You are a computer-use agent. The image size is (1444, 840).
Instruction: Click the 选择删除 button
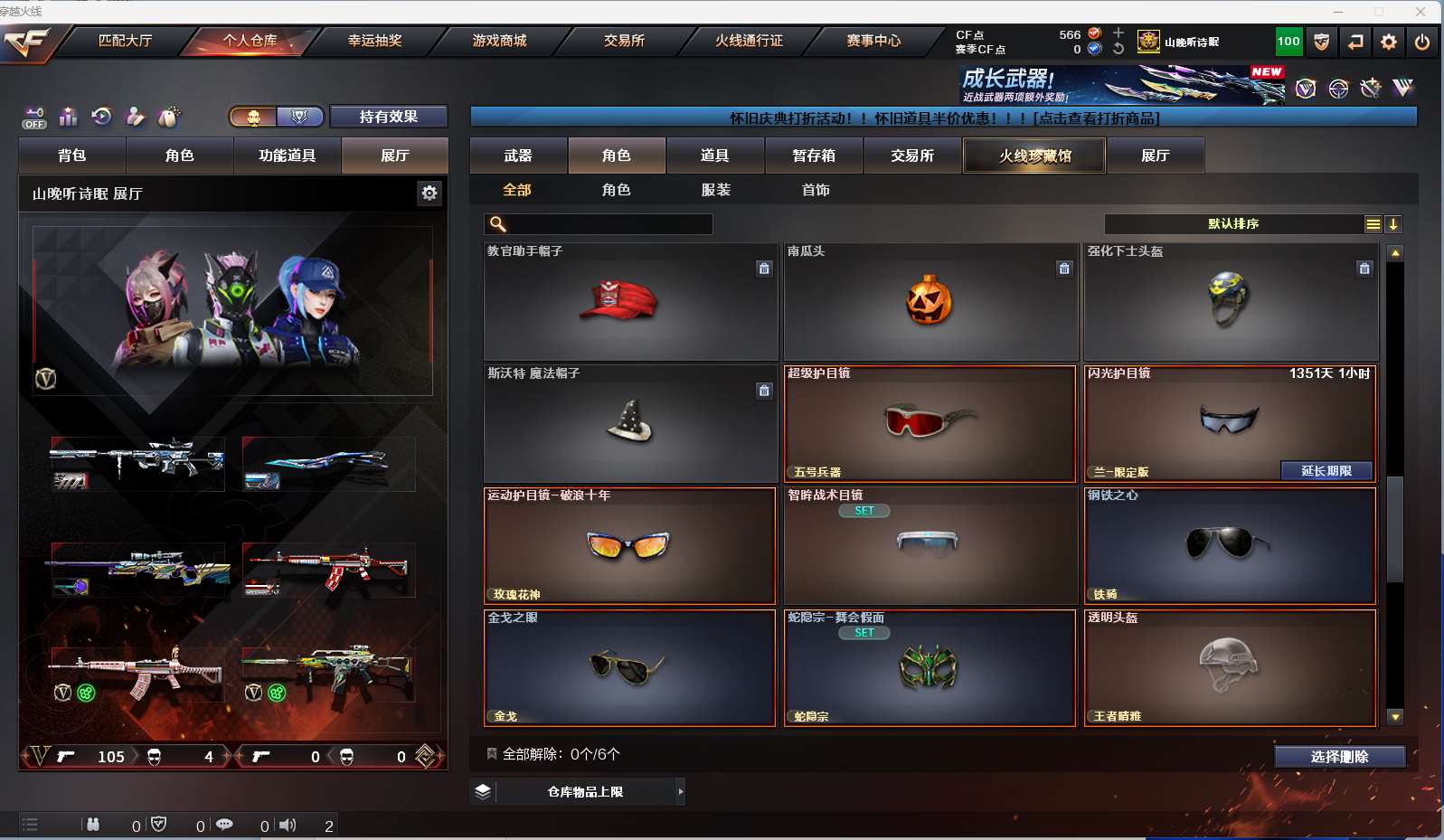pyautogui.click(x=1339, y=757)
